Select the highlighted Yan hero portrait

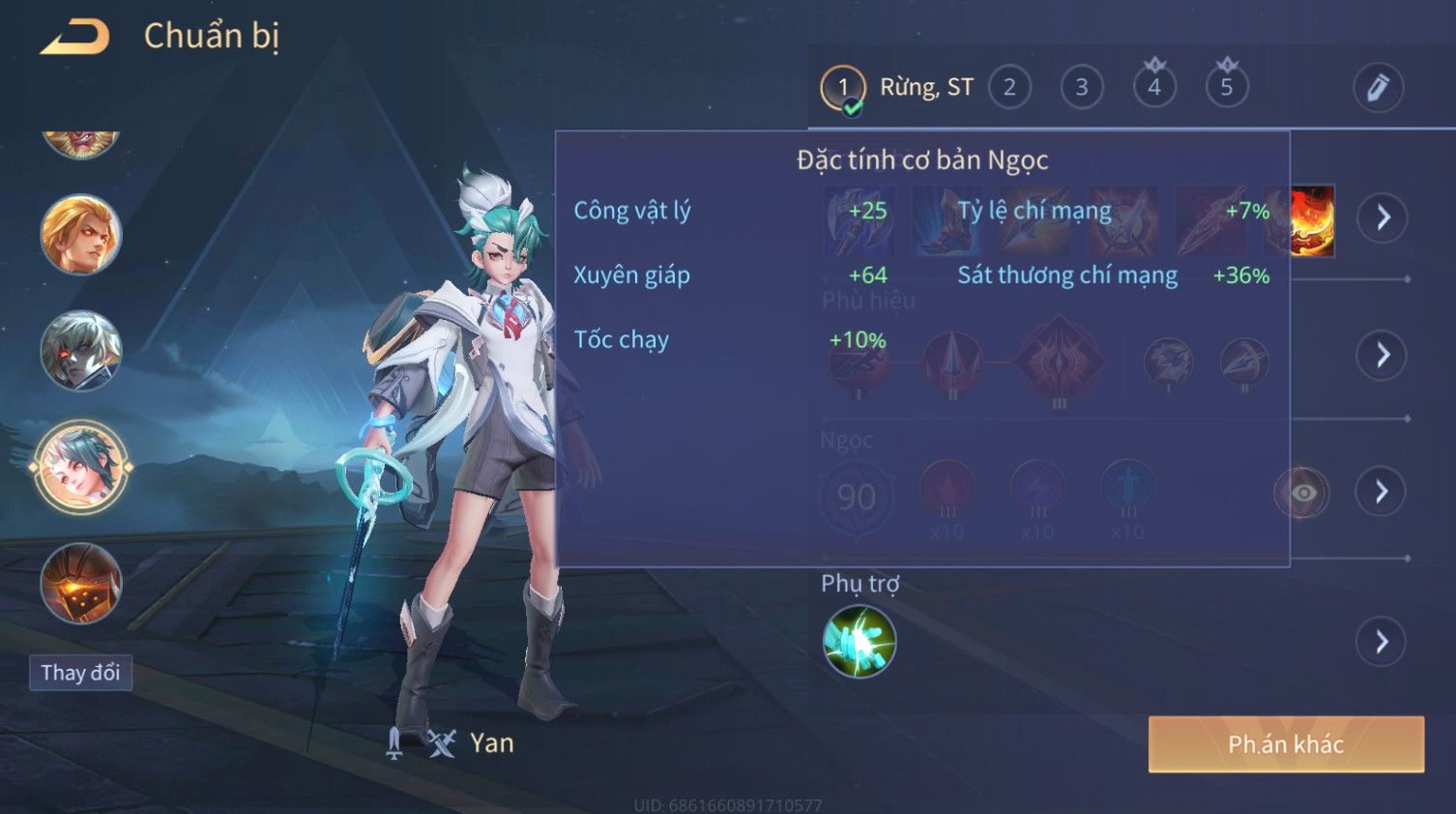(81, 468)
